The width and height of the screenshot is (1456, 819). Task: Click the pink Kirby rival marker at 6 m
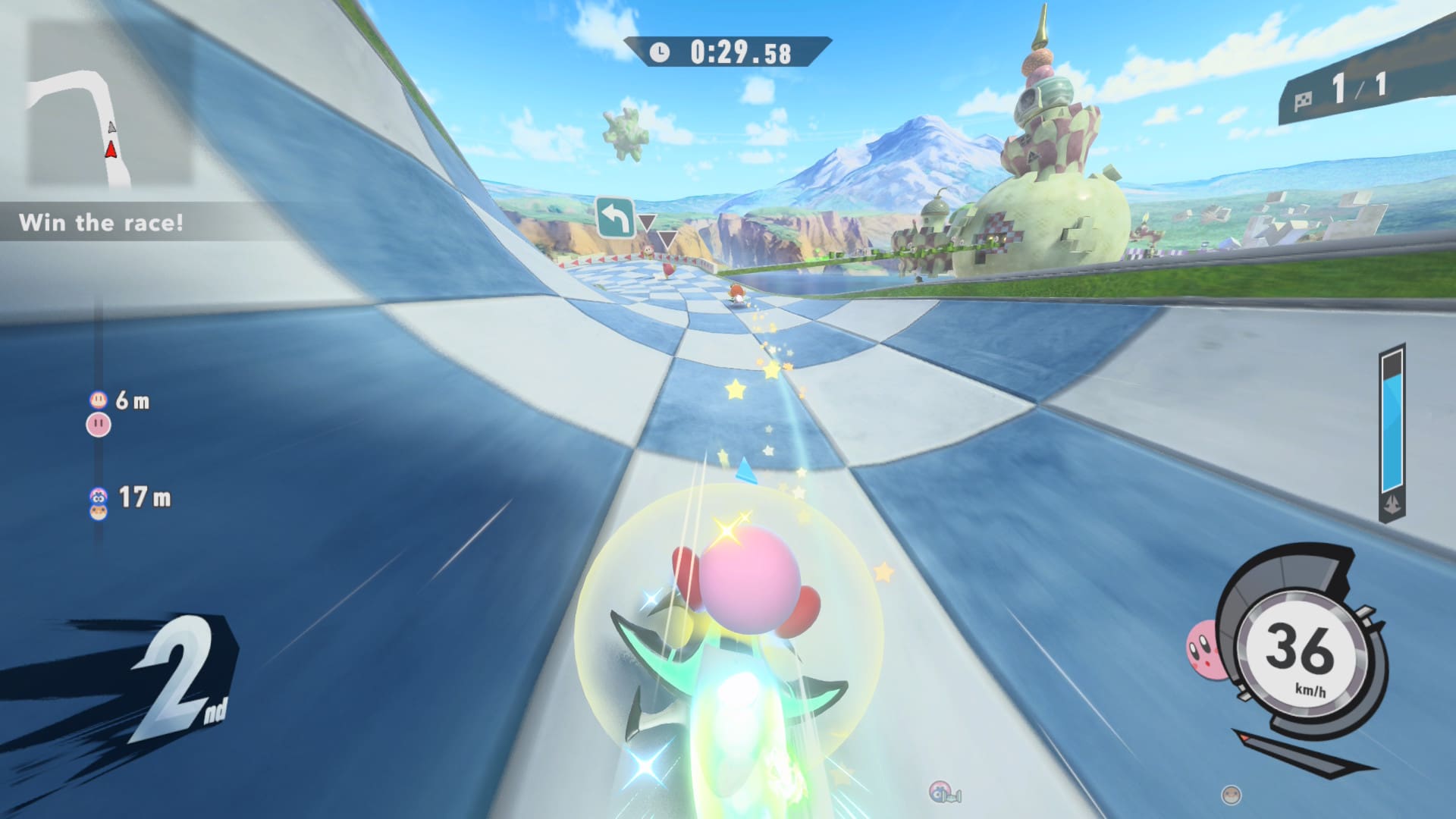(x=99, y=424)
